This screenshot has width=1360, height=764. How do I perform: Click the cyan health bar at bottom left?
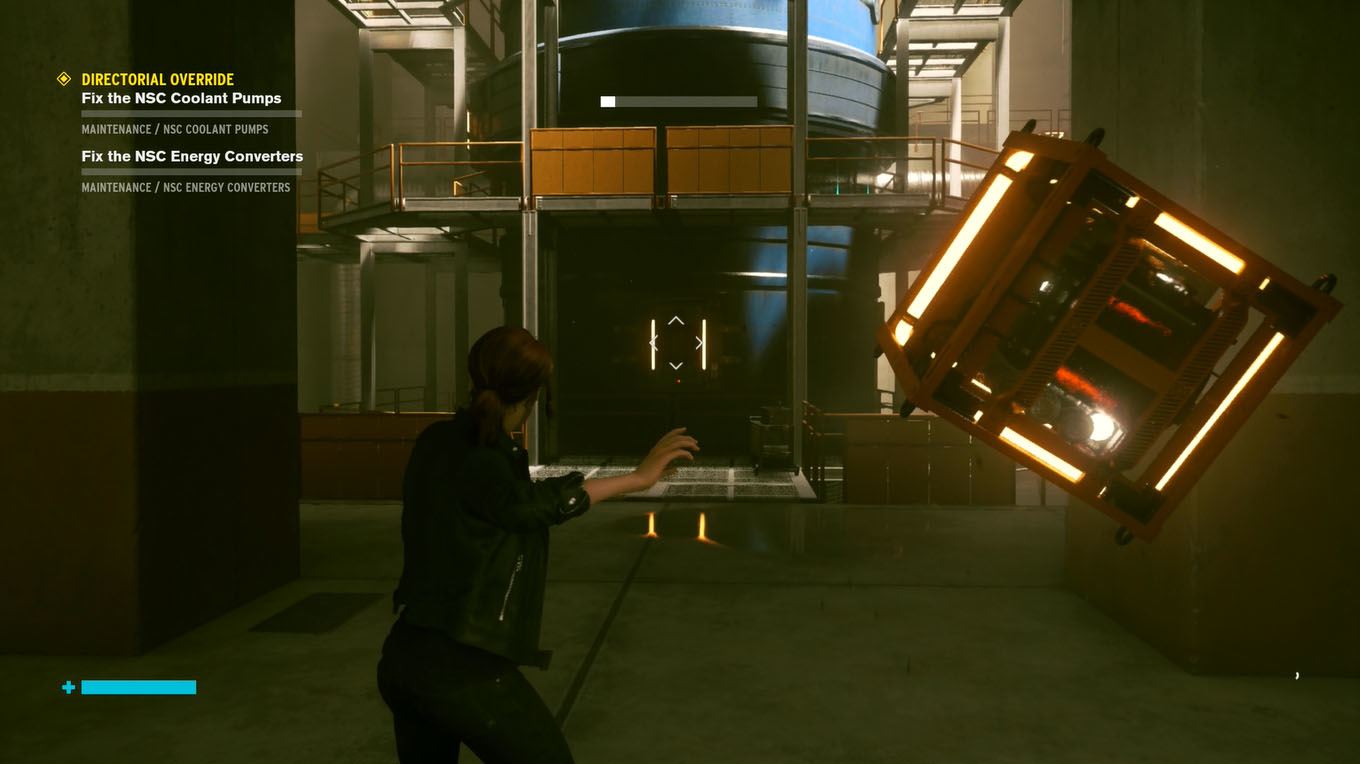pos(137,687)
